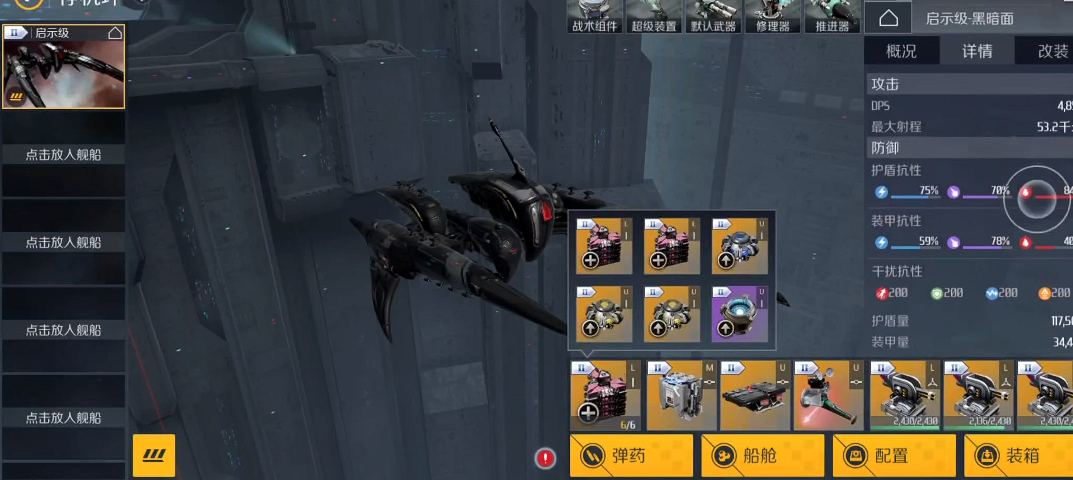
Task: Switch to the 概况 overview tab
Action: 901,51
